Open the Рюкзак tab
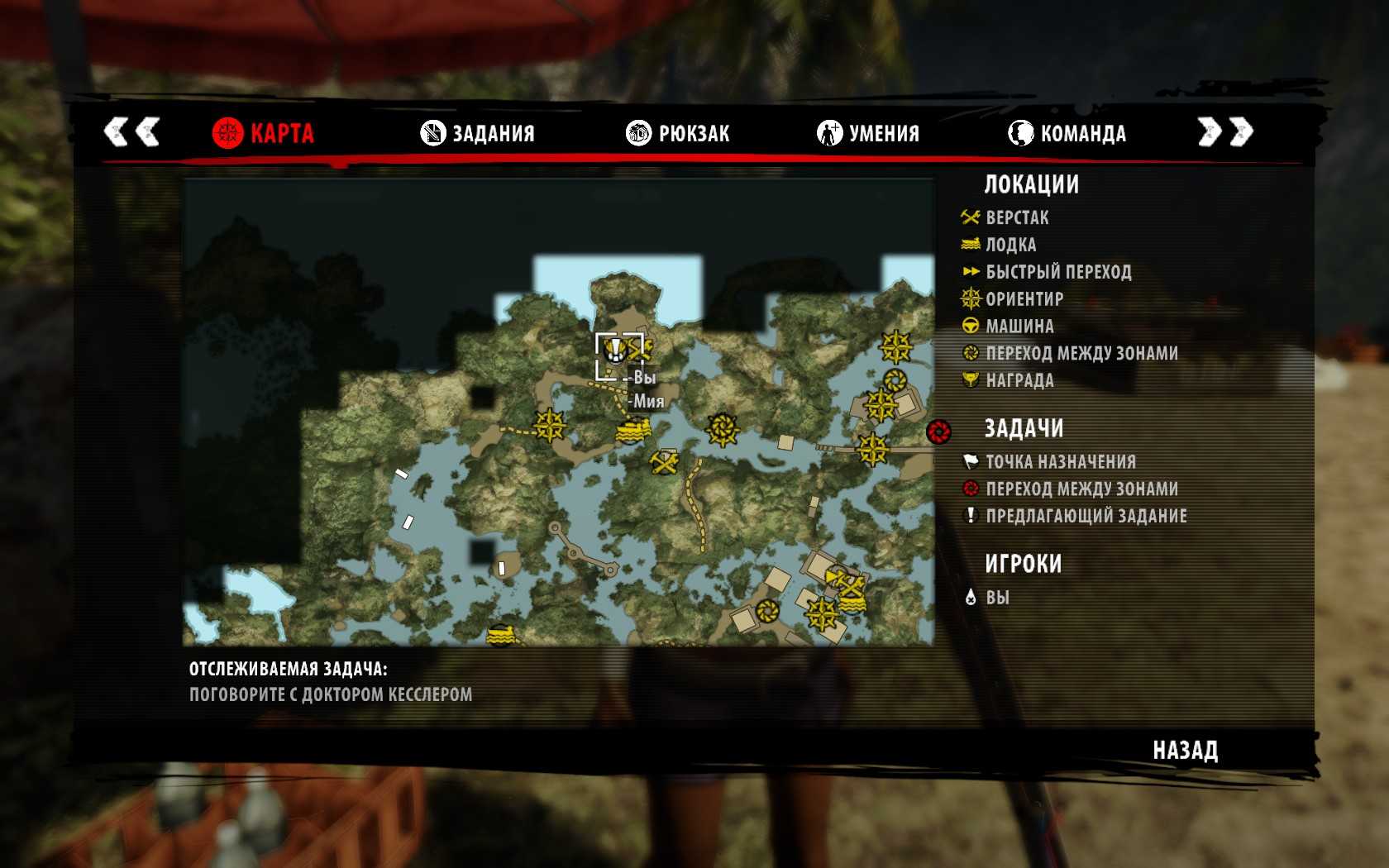Viewport: 1389px width, 868px height. (x=678, y=133)
